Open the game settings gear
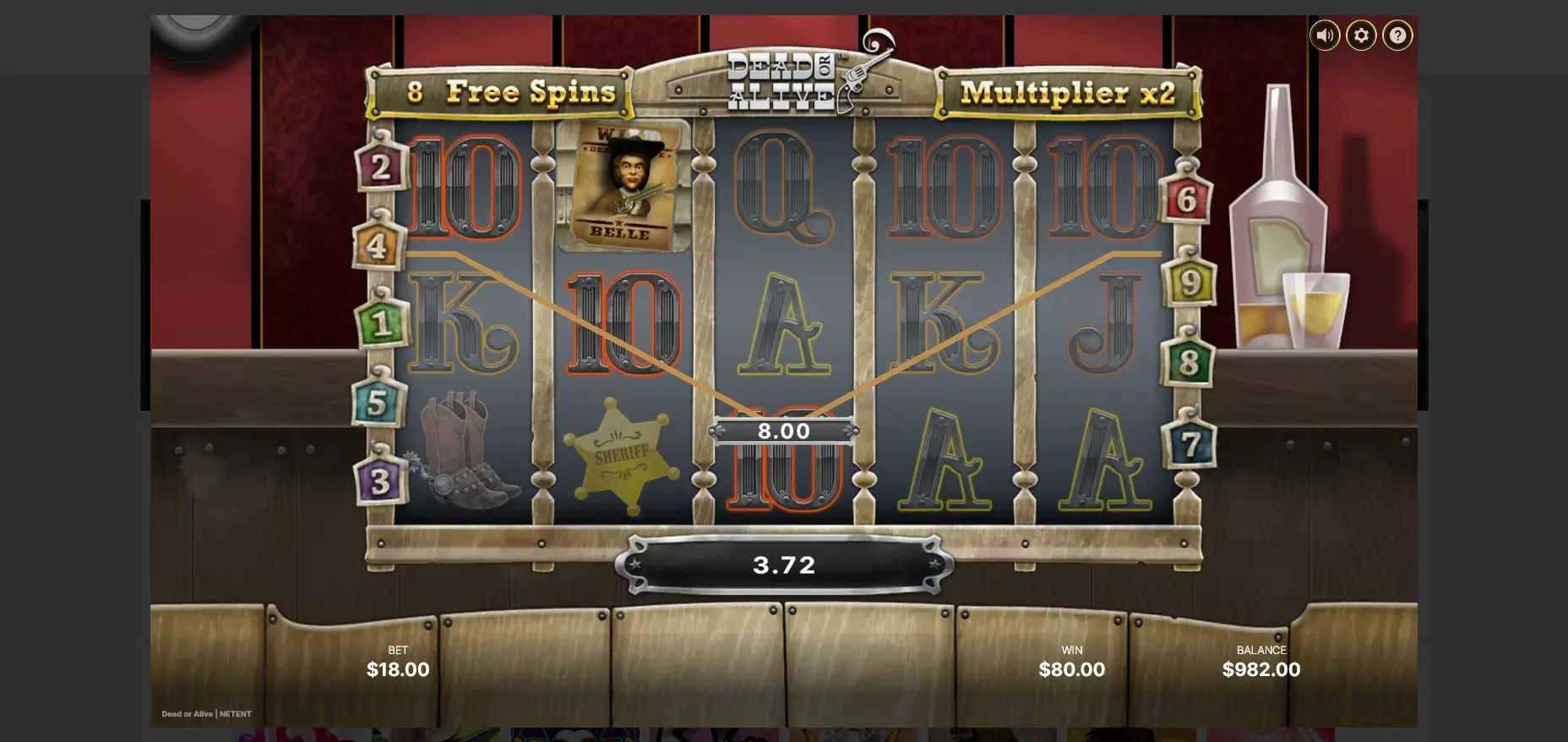Viewport: 1568px width, 742px height. (1361, 35)
